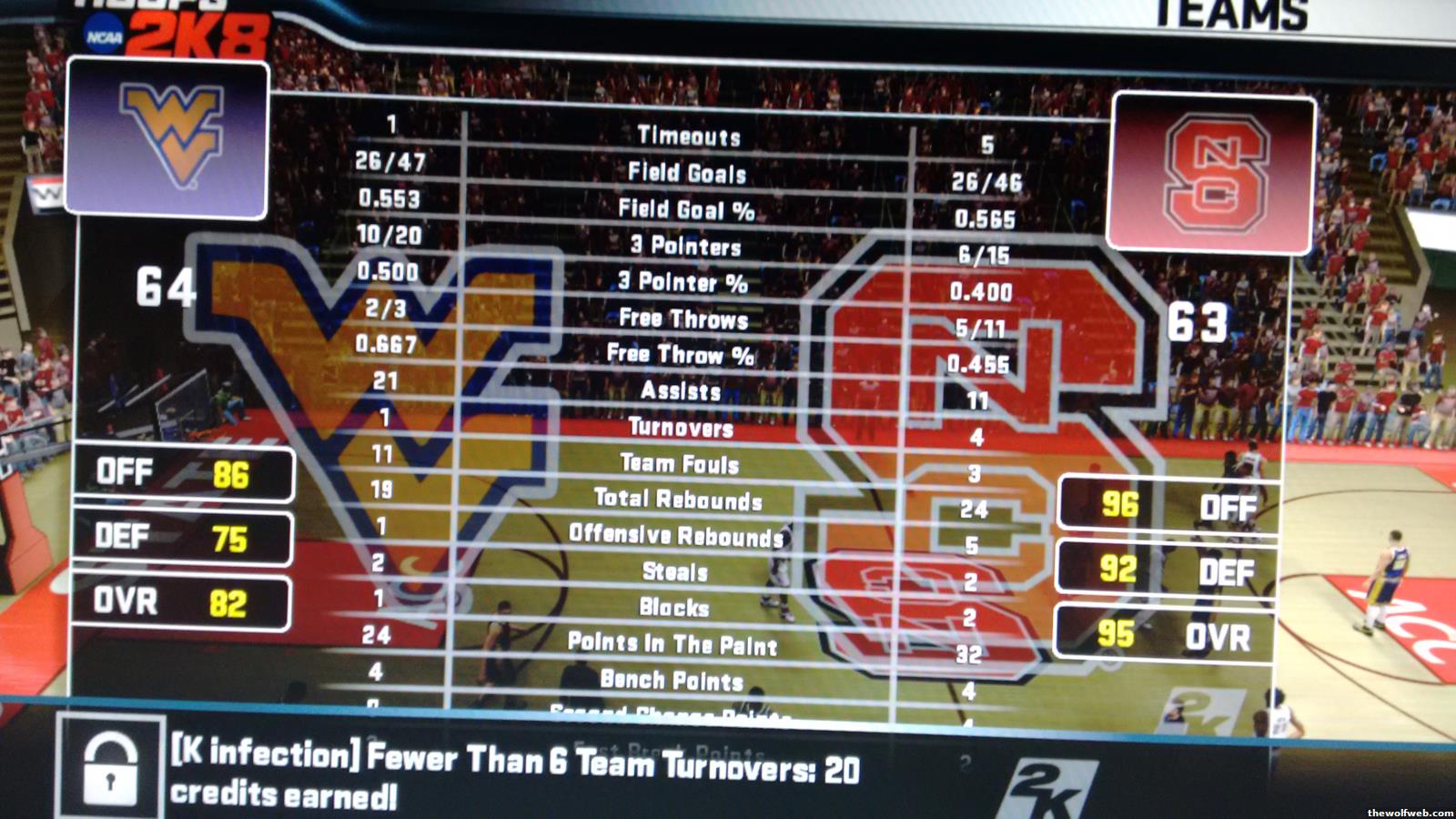
Task: Select the West Virginia team logo tile
Action: point(168,138)
